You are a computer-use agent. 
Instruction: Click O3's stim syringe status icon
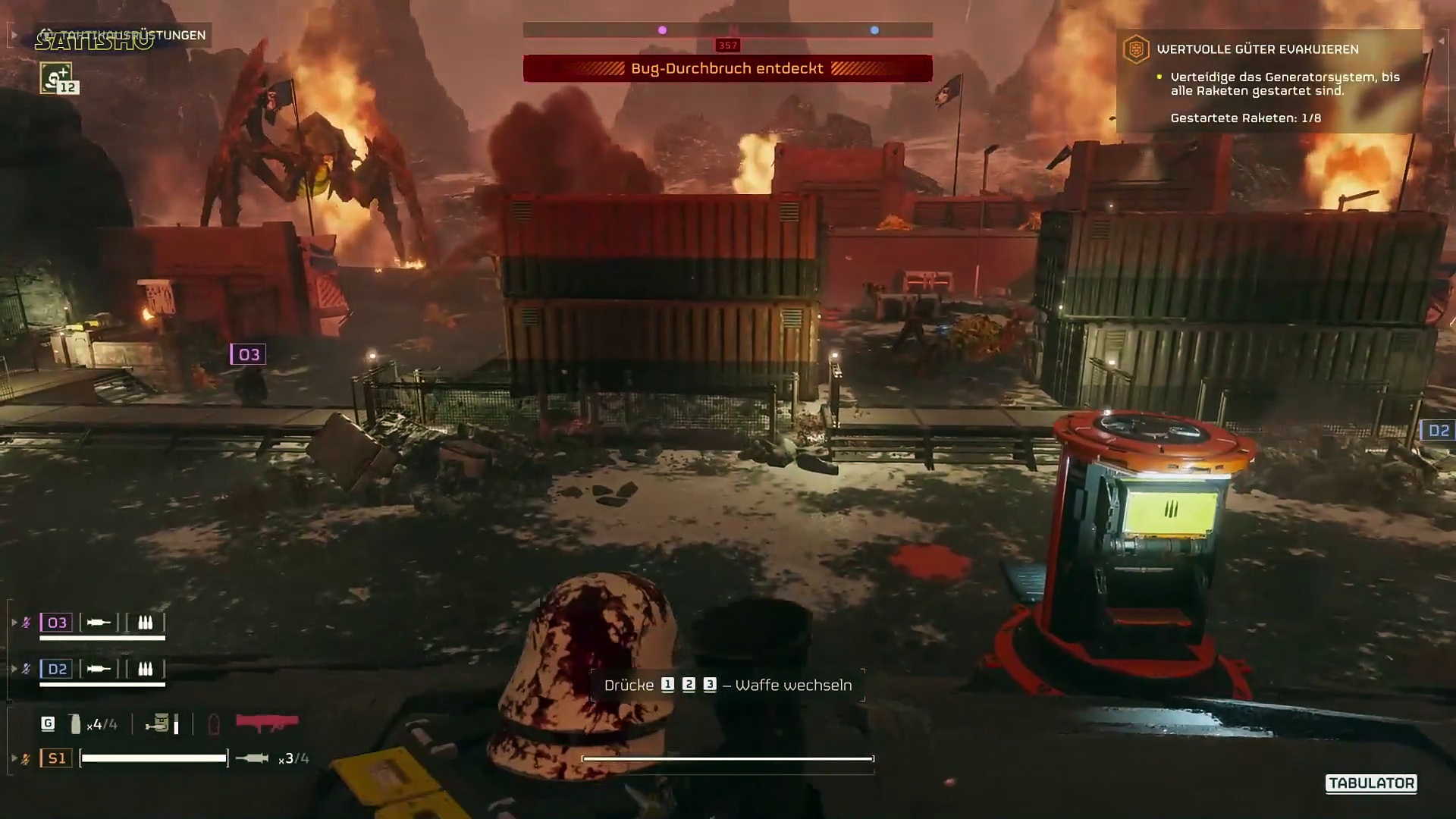pos(99,623)
